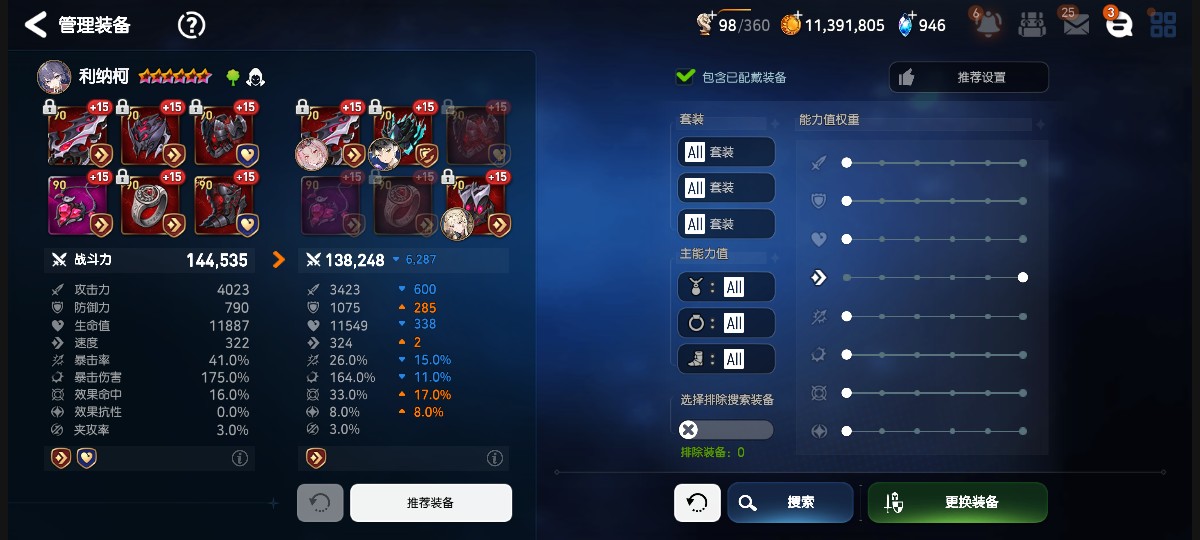Toggle the 选择排除搜索装备 switch
The width and height of the screenshot is (1200, 540).
point(725,430)
